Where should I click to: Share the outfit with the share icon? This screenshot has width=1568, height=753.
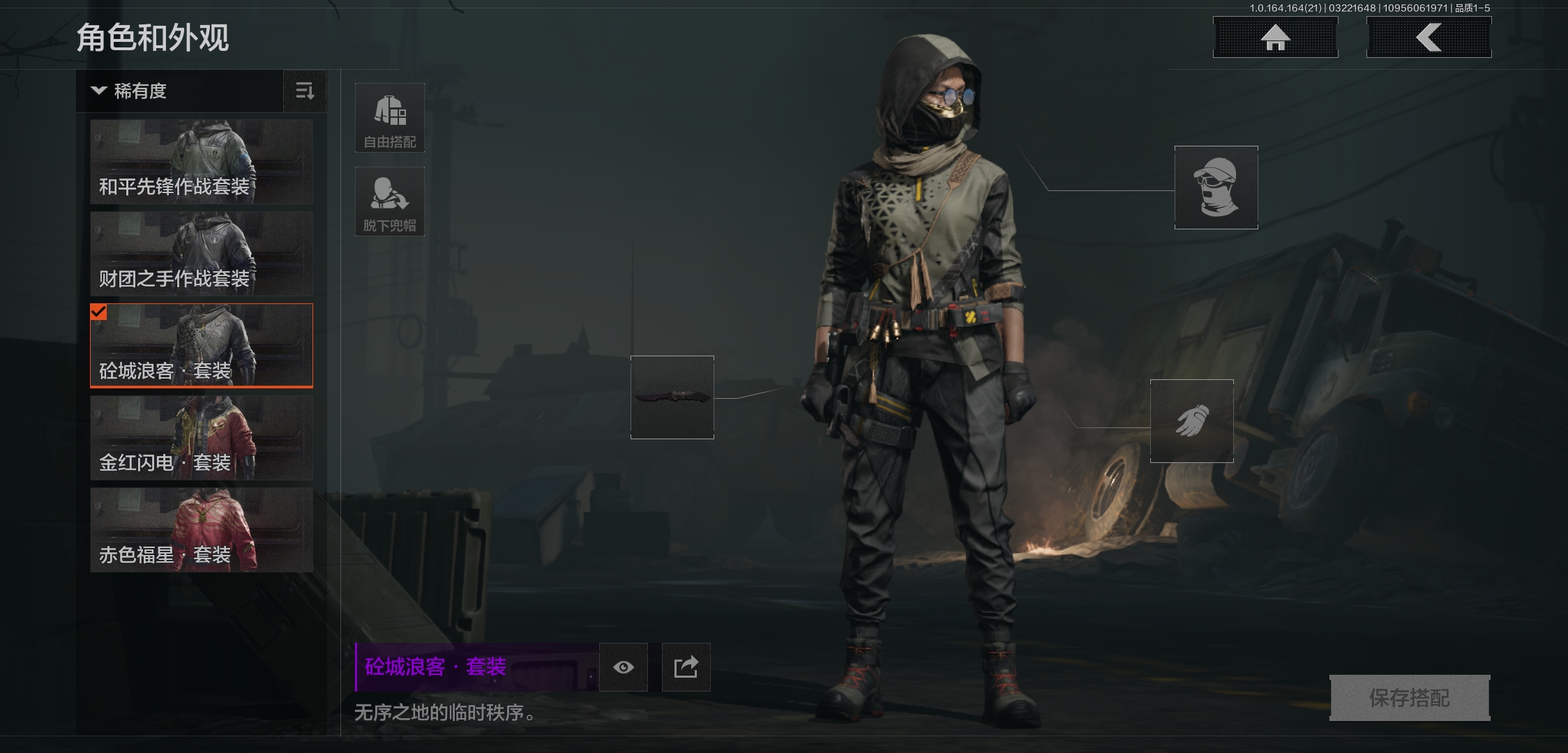[686, 667]
